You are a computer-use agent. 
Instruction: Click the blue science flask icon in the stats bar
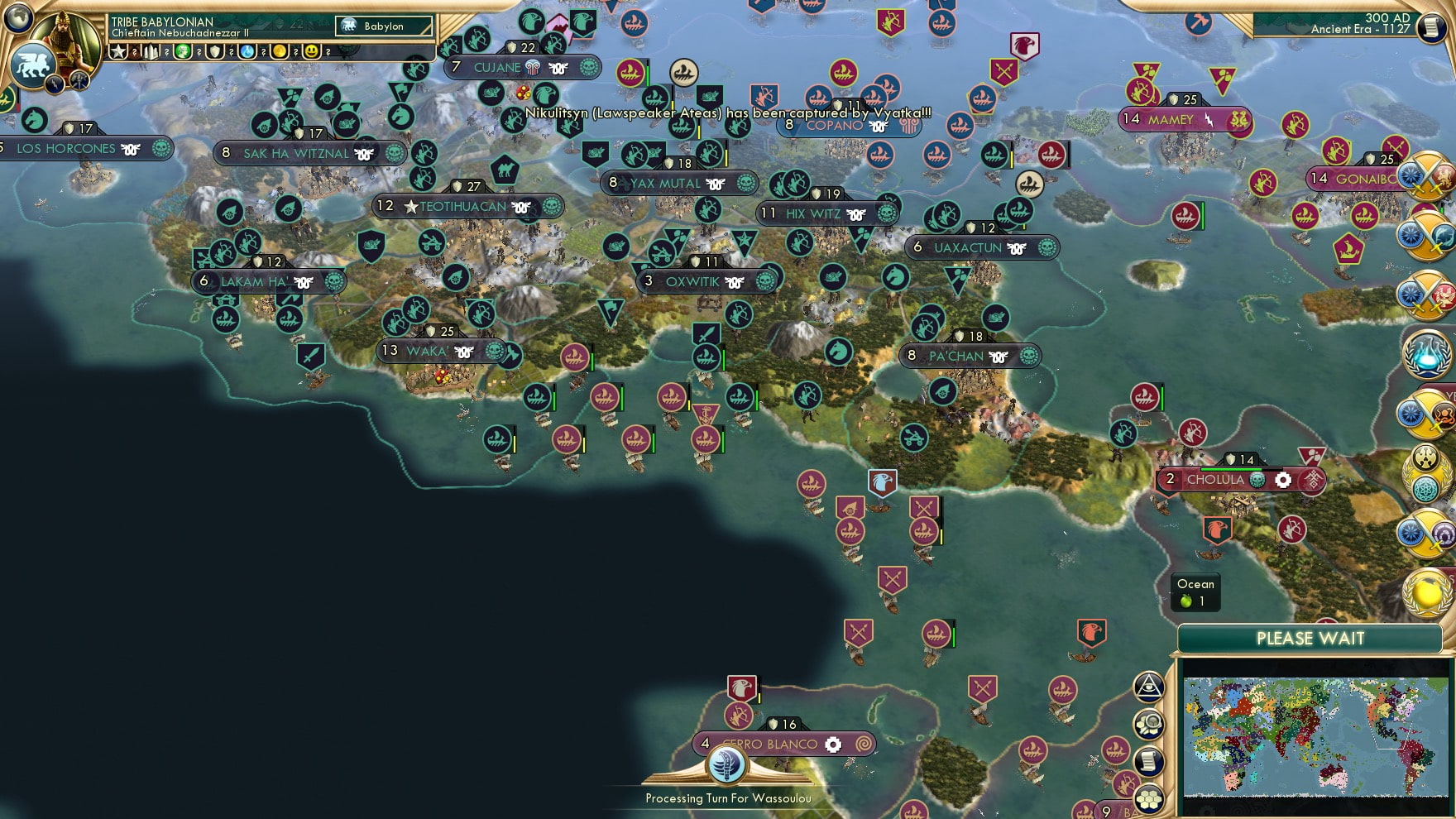pyautogui.click(x=246, y=51)
